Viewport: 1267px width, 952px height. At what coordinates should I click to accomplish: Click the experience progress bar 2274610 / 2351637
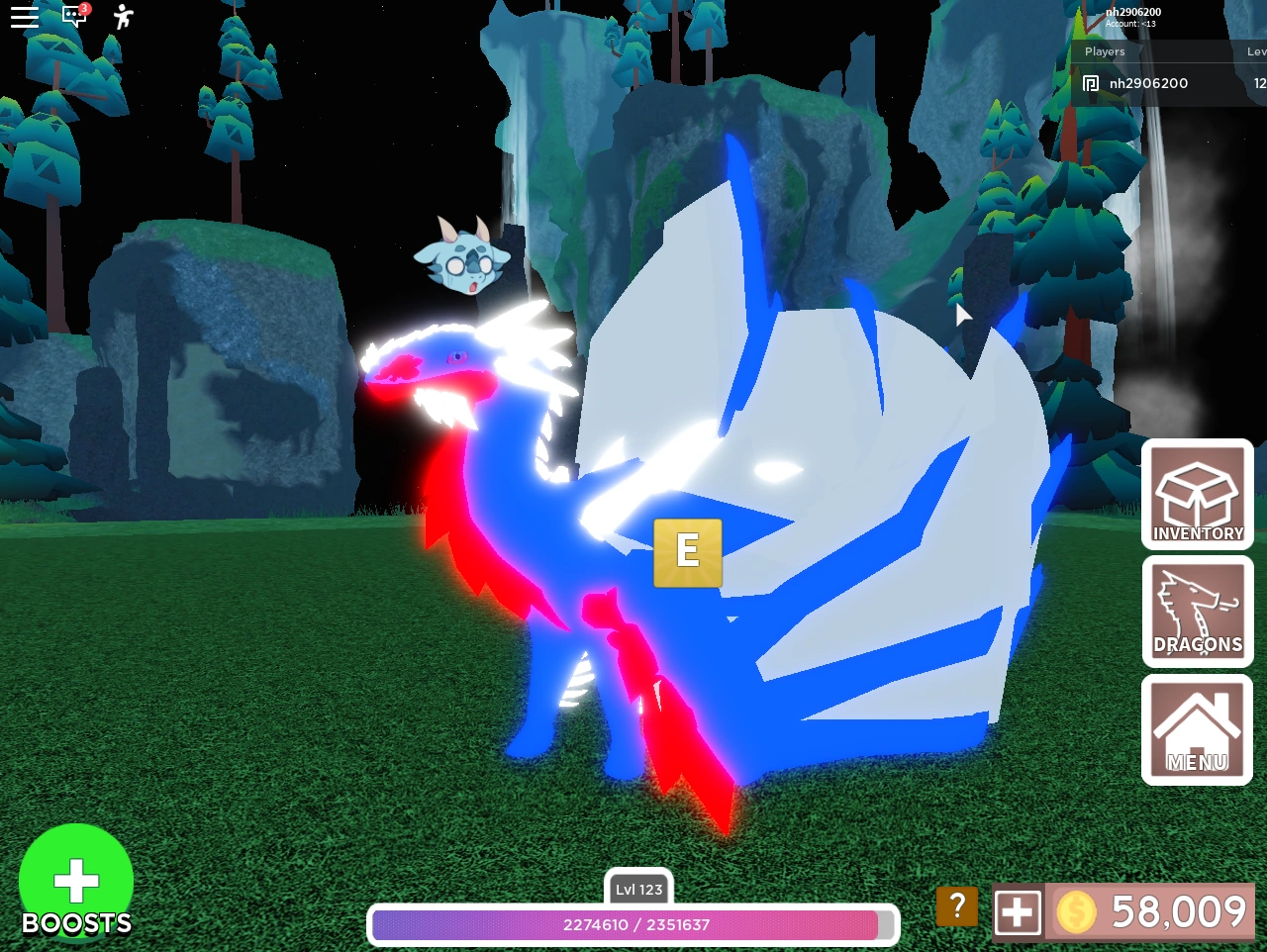[x=633, y=925]
